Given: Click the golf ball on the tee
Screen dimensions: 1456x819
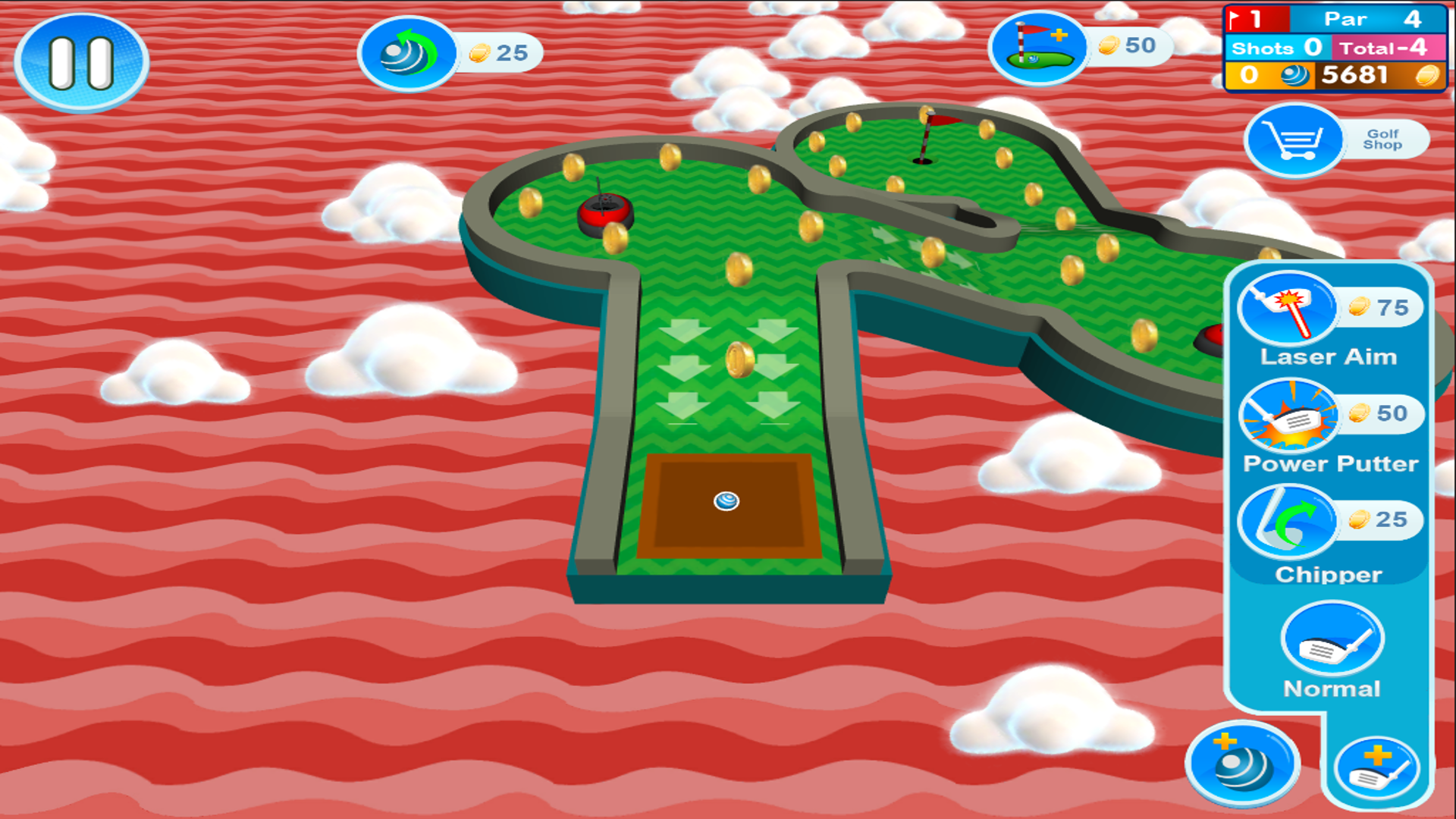Looking at the screenshot, I should point(727,502).
